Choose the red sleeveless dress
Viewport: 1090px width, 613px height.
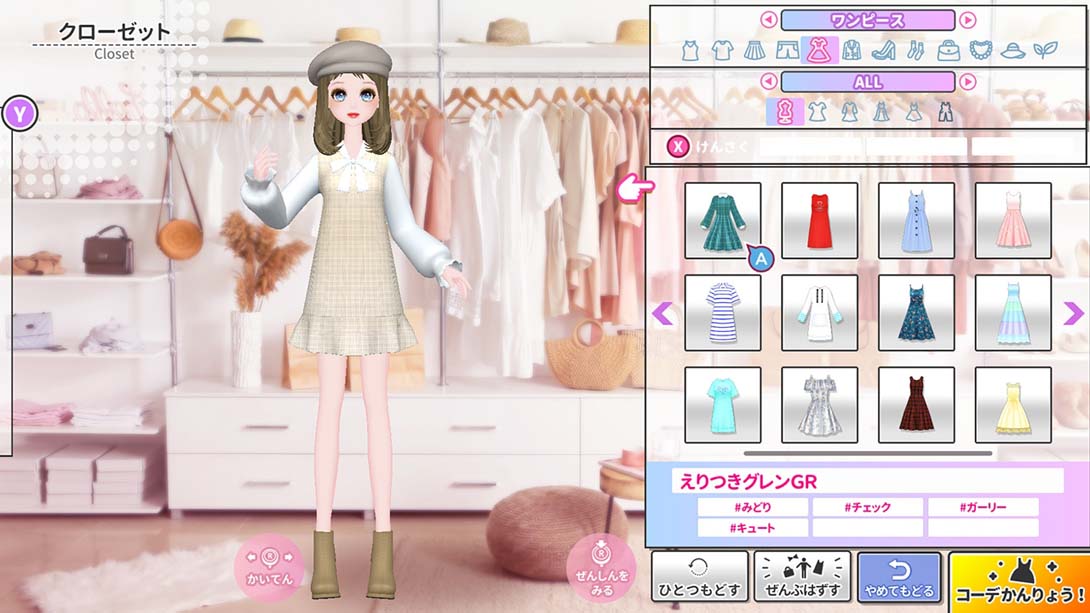pos(819,220)
